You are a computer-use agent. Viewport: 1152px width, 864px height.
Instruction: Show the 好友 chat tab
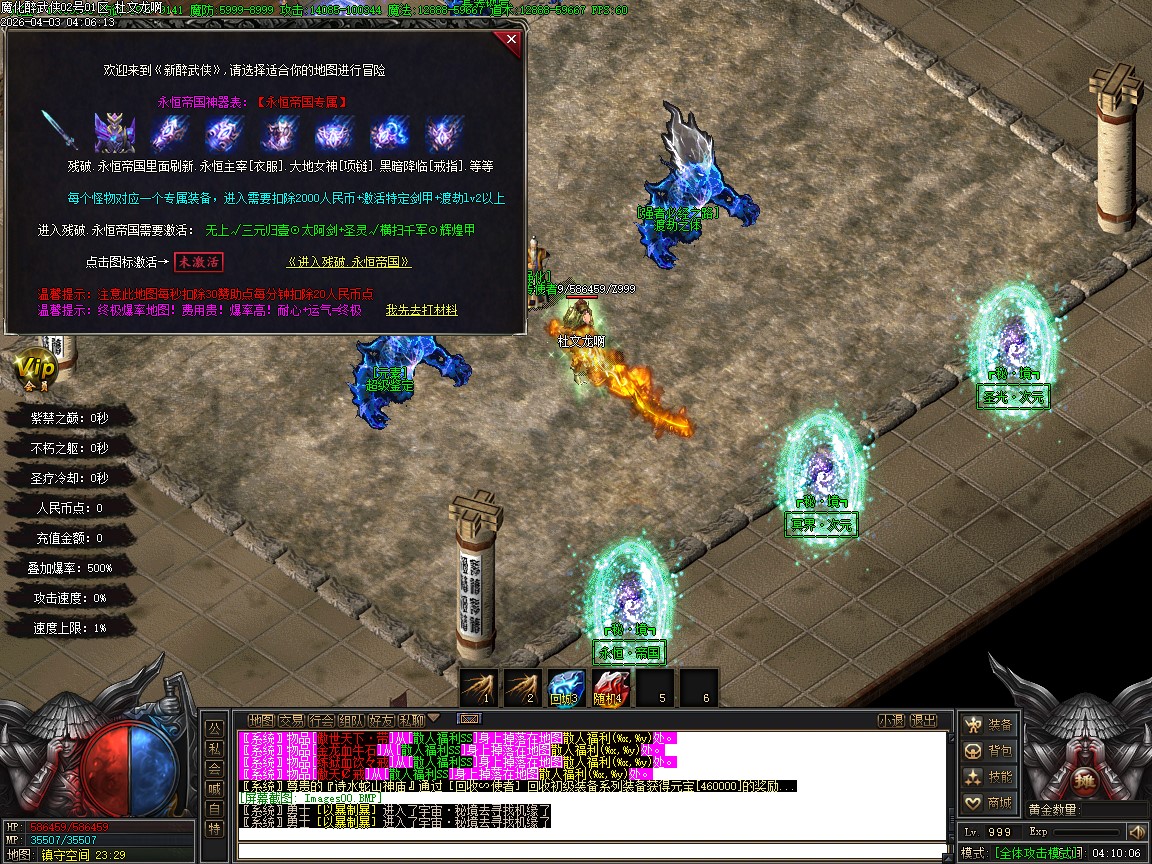[382, 720]
